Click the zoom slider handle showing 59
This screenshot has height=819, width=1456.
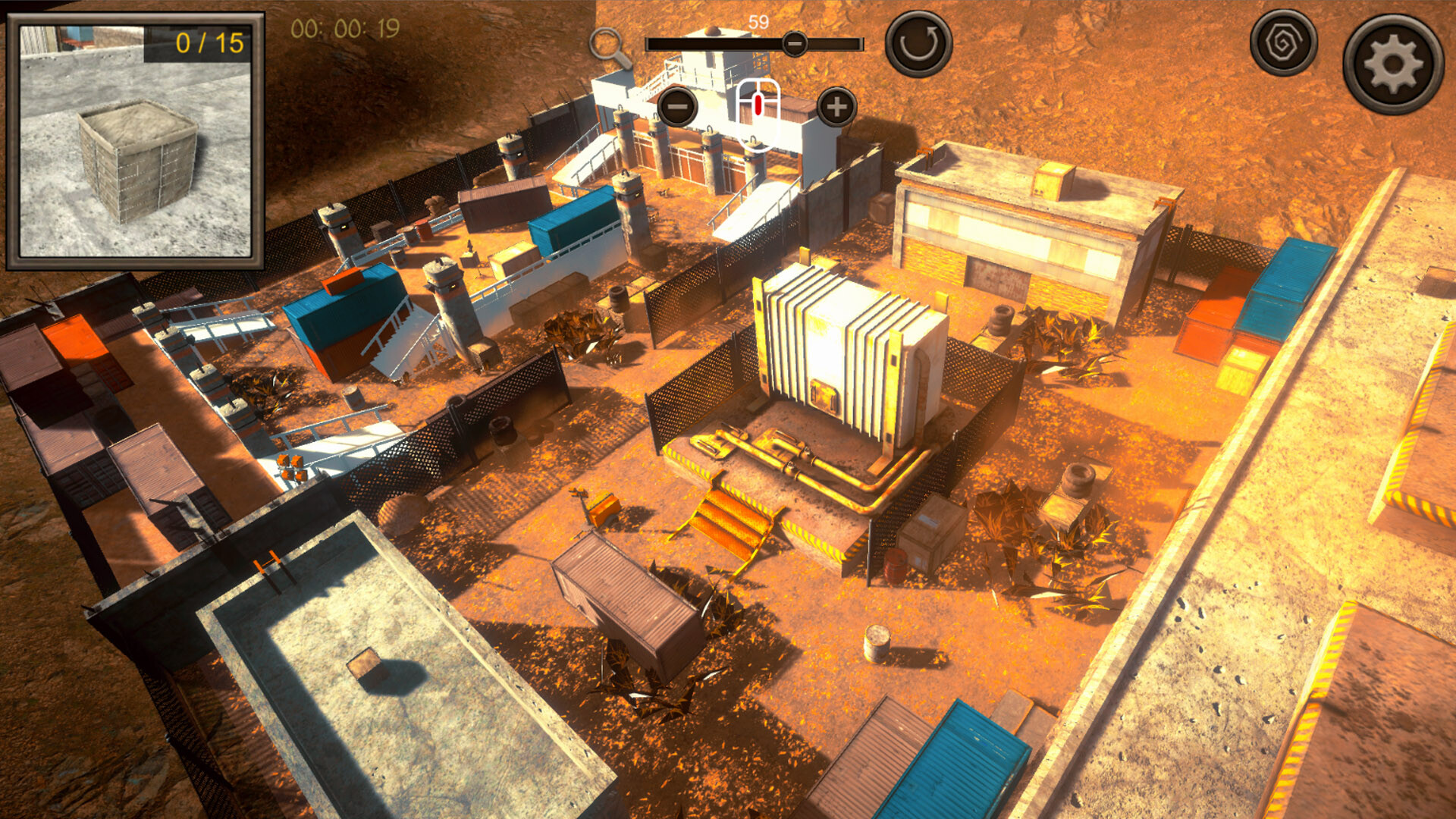point(793,44)
